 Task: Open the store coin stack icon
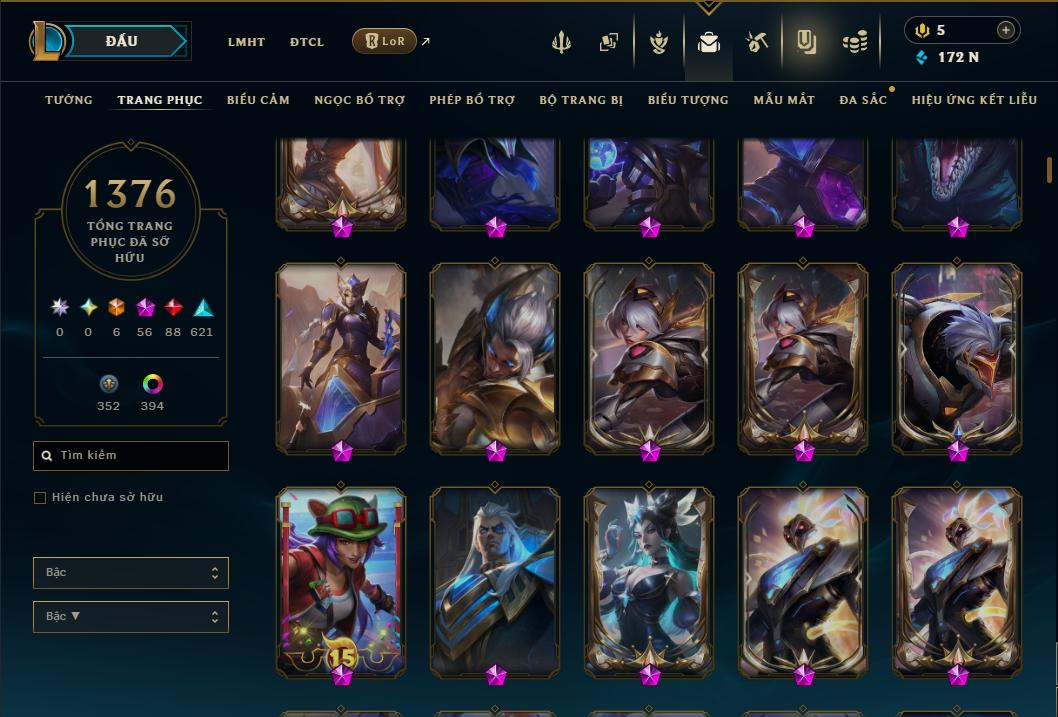tap(854, 42)
